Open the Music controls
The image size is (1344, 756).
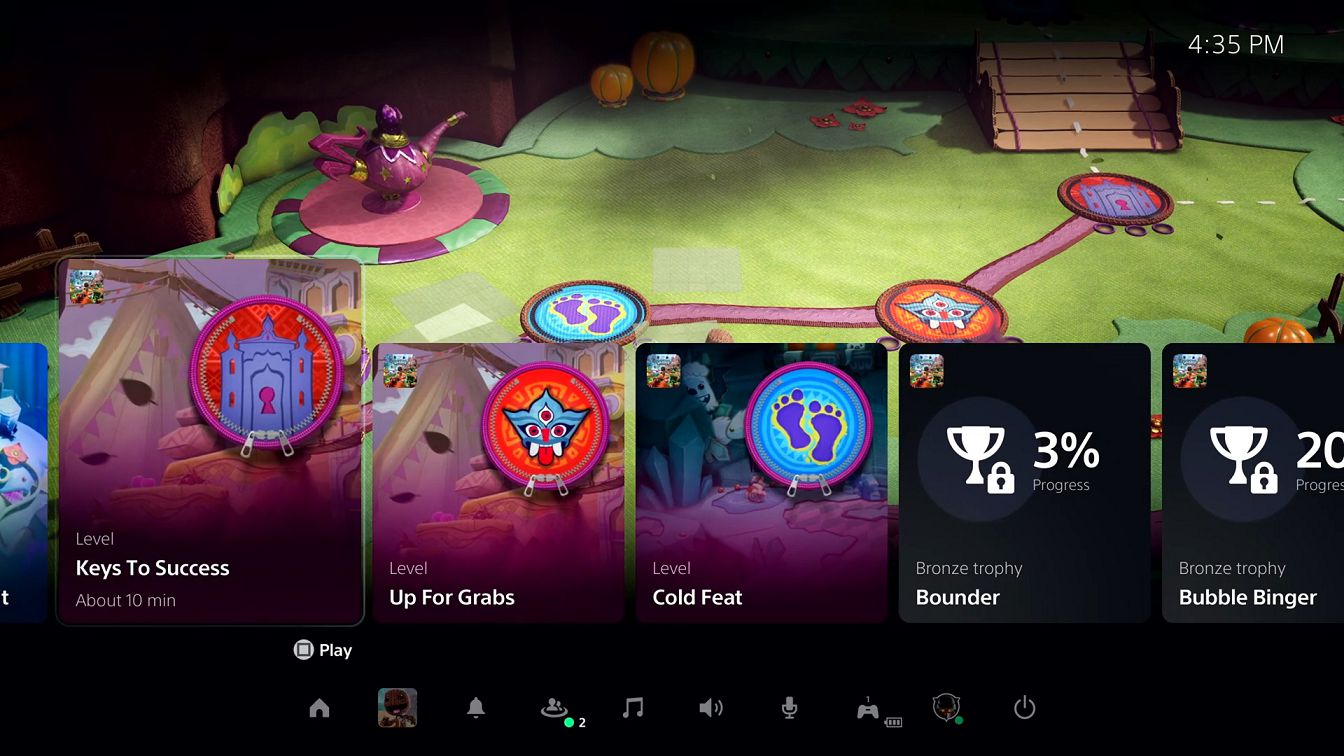click(x=633, y=708)
